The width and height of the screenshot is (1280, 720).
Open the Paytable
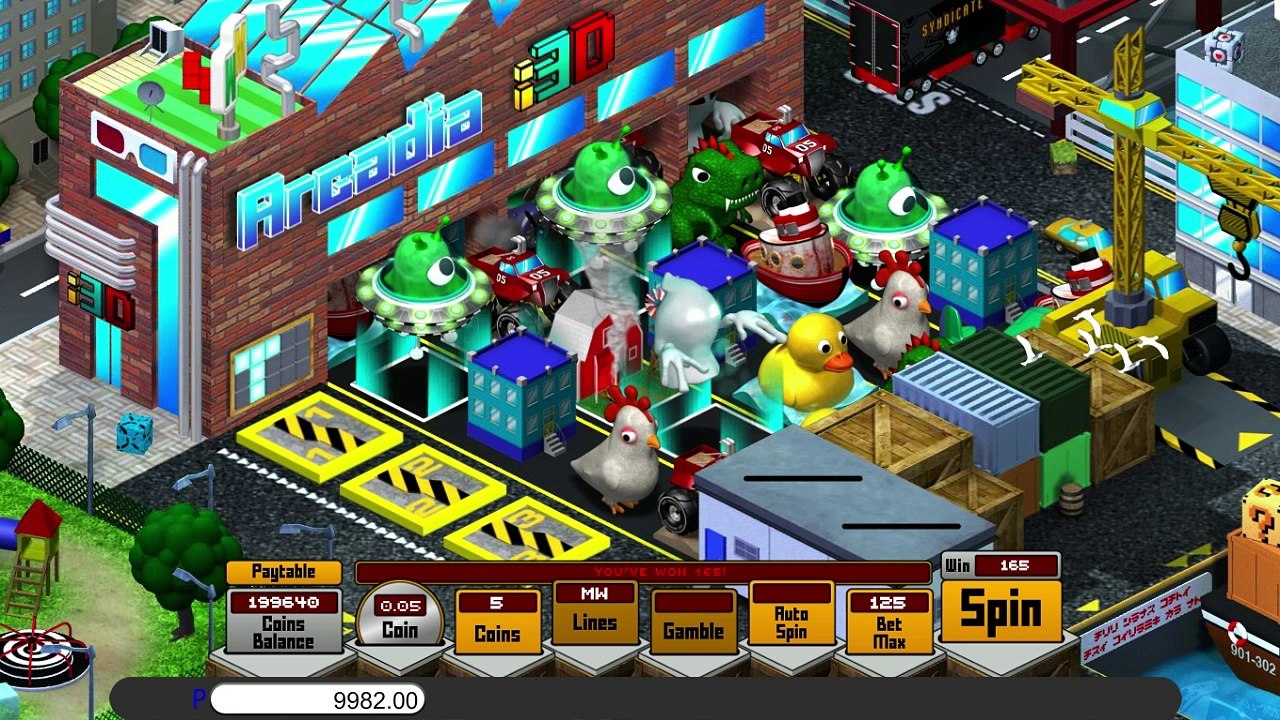283,572
